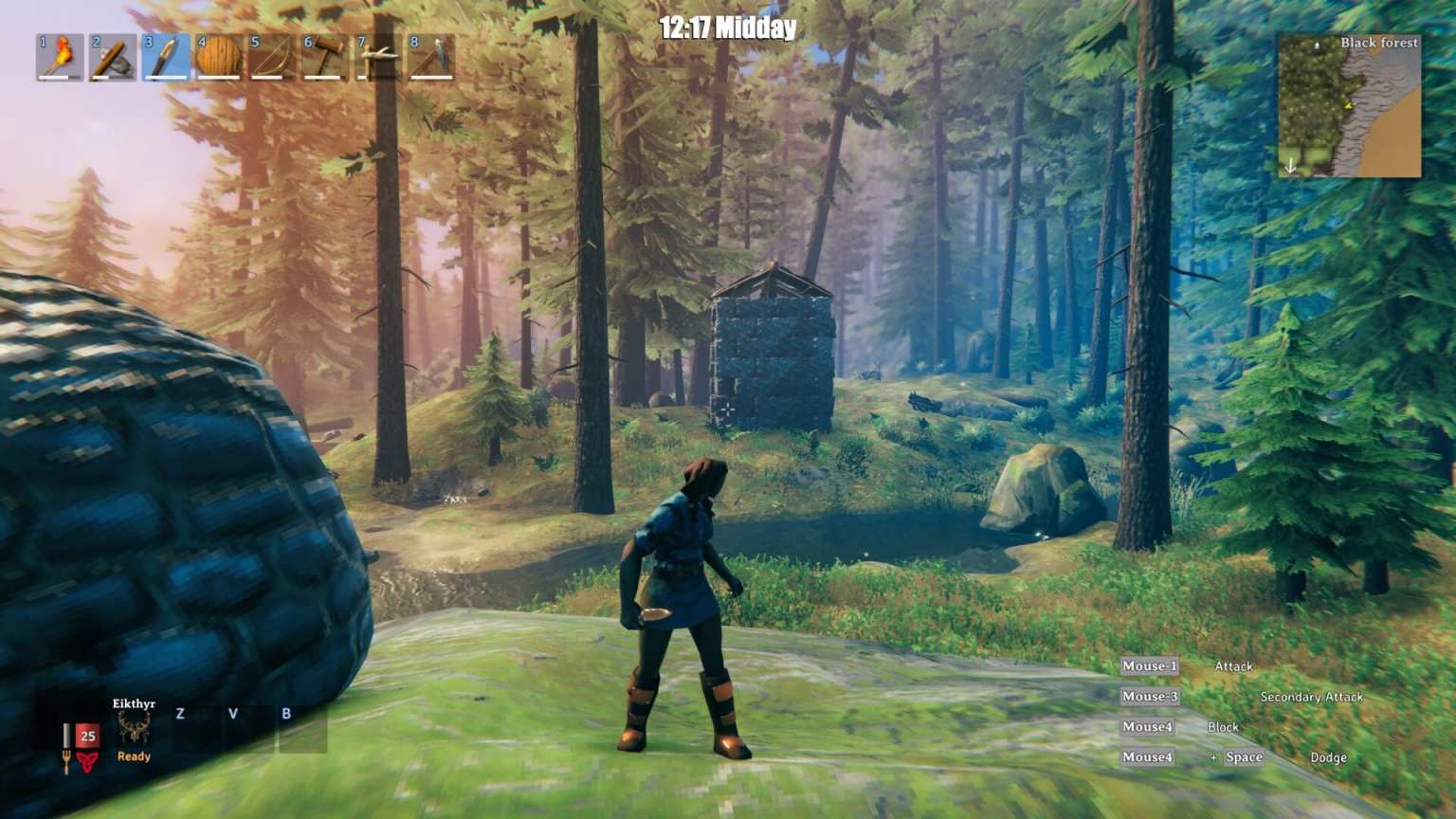Equip the wood shield in slot 4

click(x=219, y=59)
